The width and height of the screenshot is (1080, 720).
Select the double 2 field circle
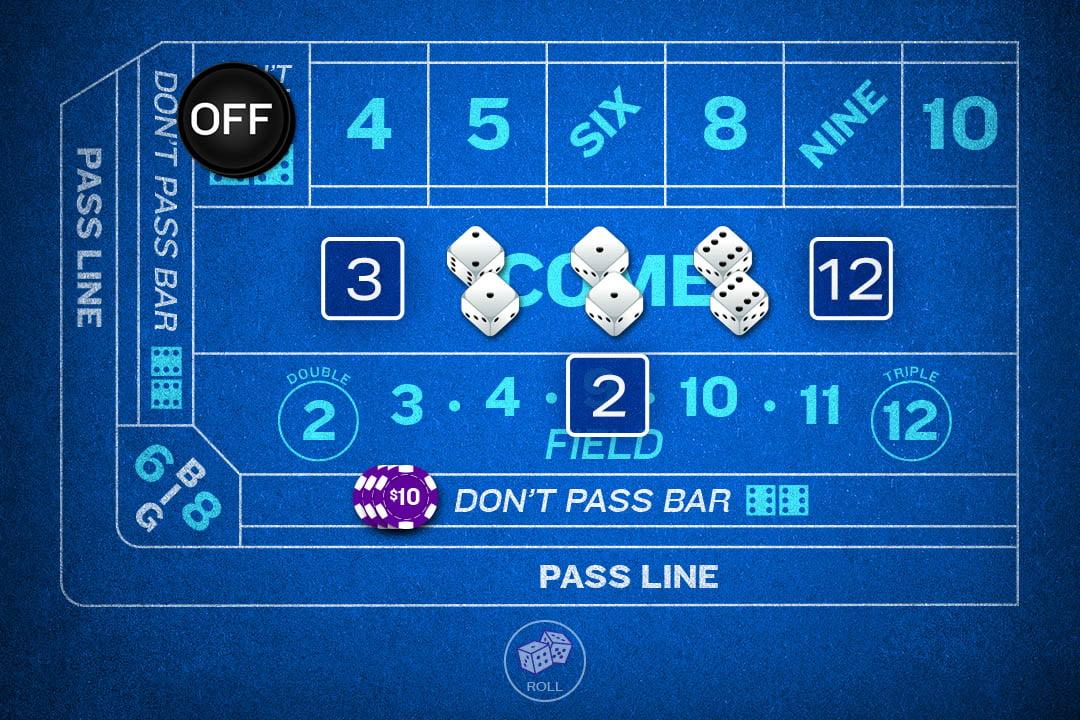(x=318, y=418)
